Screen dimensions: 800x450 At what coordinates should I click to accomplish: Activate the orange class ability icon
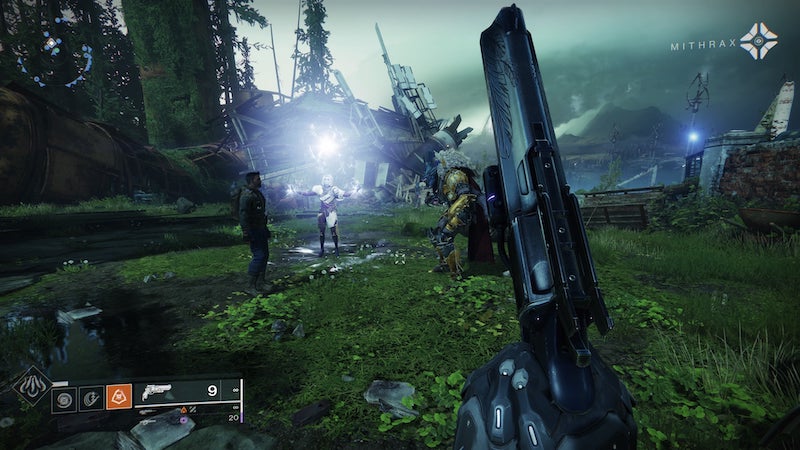pos(118,398)
